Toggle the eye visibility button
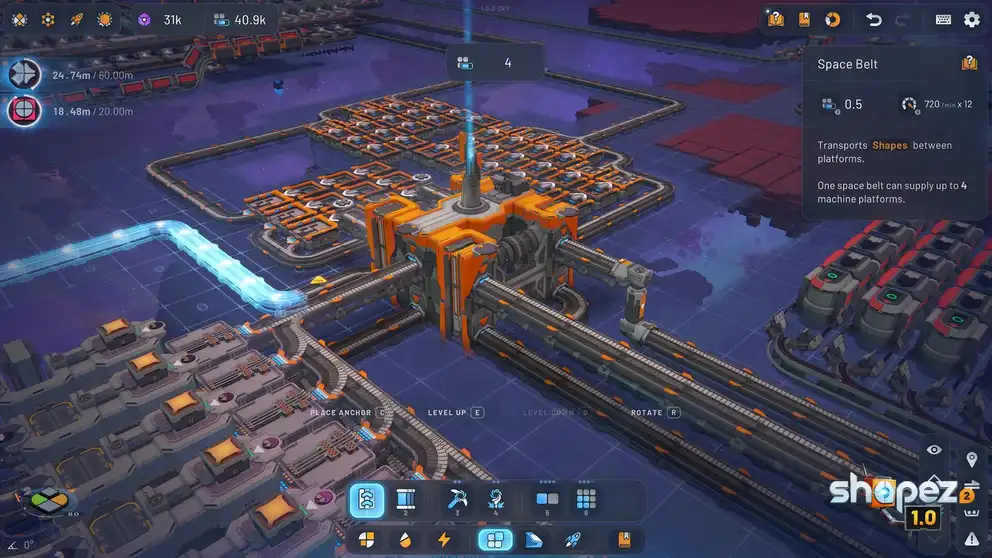 pos(934,450)
